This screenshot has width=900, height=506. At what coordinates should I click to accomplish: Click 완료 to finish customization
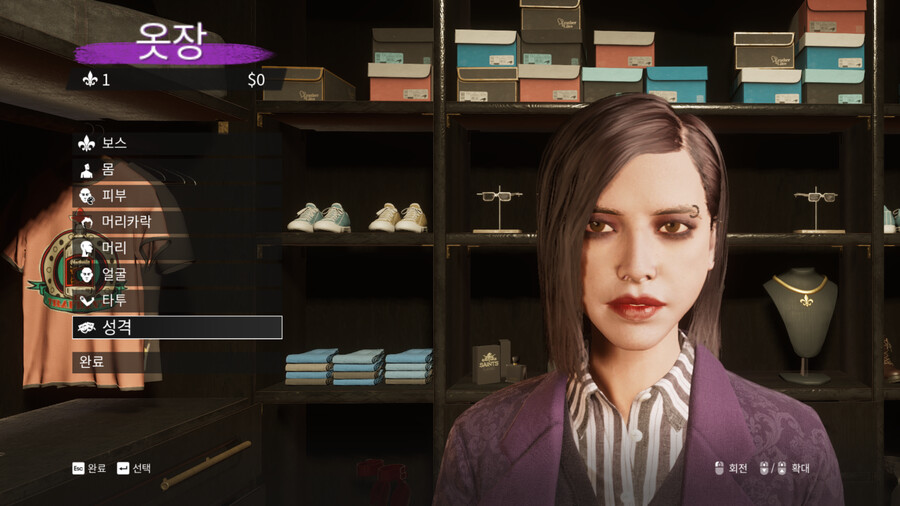(x=91, y=361)
